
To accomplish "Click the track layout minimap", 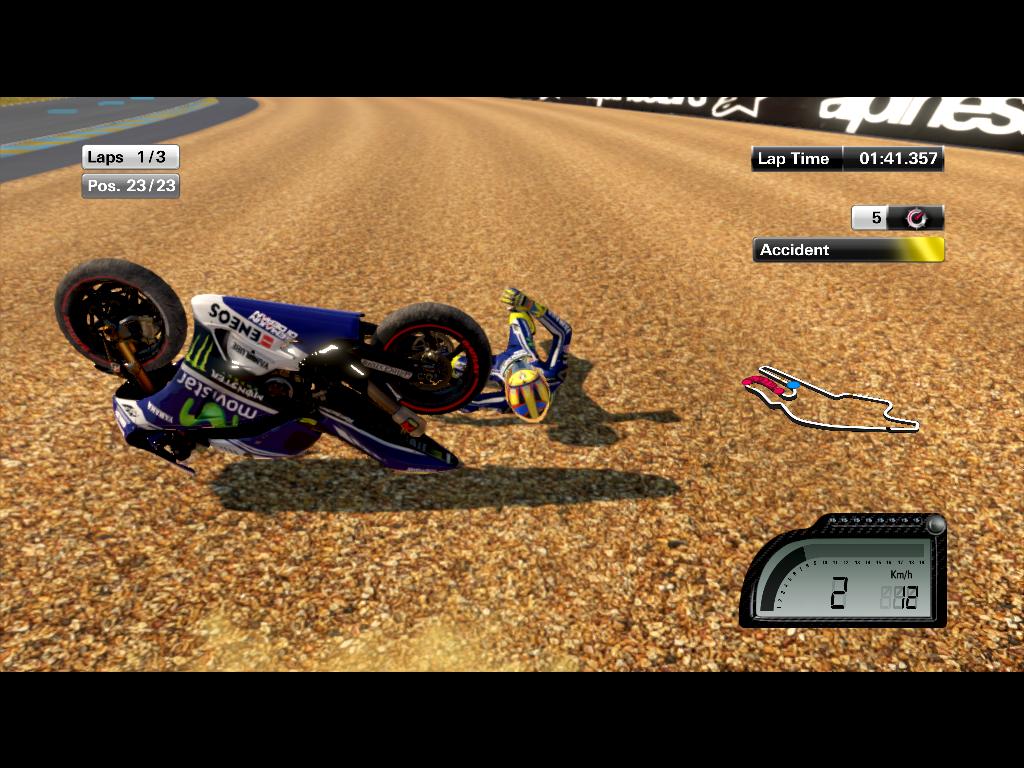I will (830, 401).
